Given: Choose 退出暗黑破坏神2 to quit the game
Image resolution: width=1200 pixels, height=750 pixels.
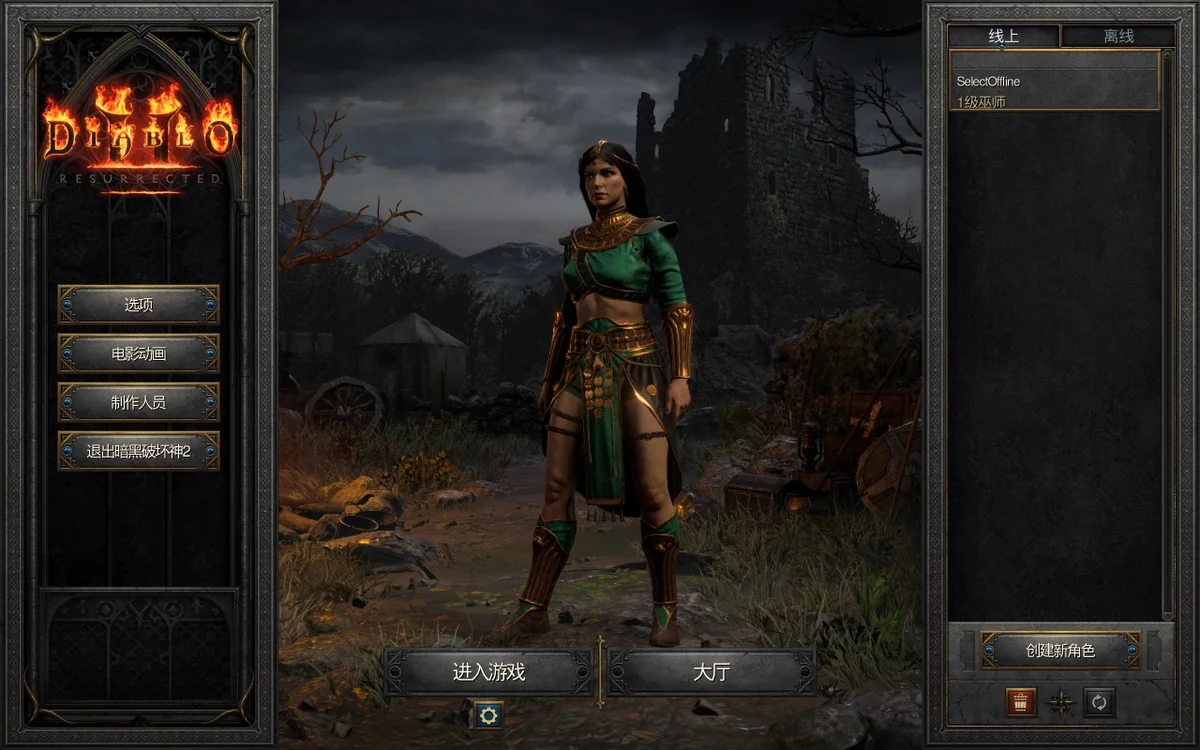Looking at the screenshot, I should pos(138,451).
